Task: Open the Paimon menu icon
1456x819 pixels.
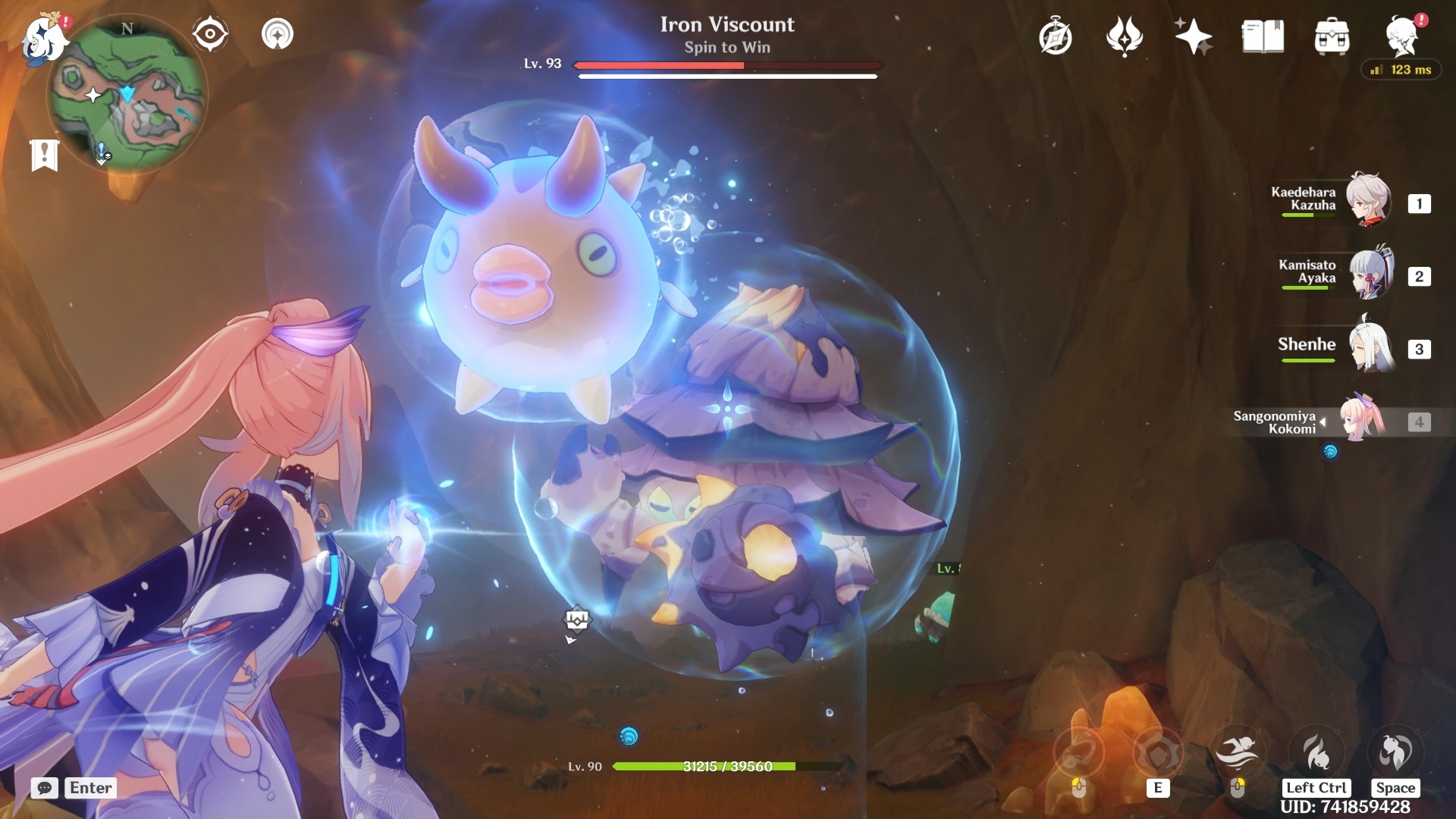Action: coord(44,38)
